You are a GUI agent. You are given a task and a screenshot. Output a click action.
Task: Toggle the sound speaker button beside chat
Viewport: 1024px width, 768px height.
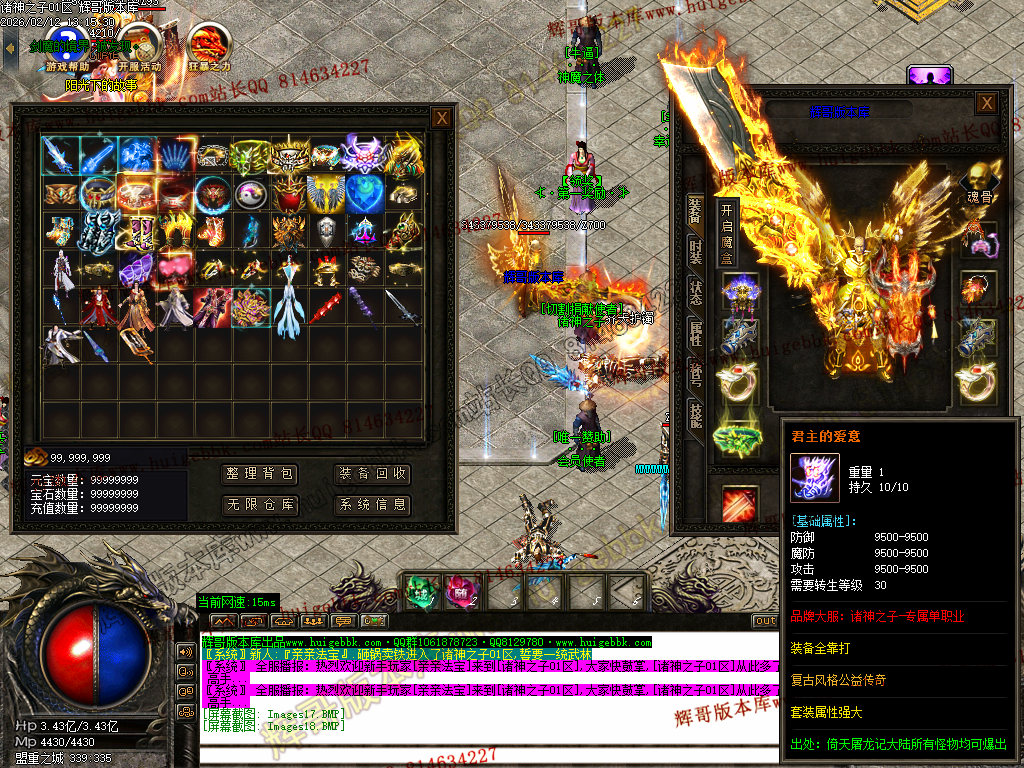click(186, 652)
